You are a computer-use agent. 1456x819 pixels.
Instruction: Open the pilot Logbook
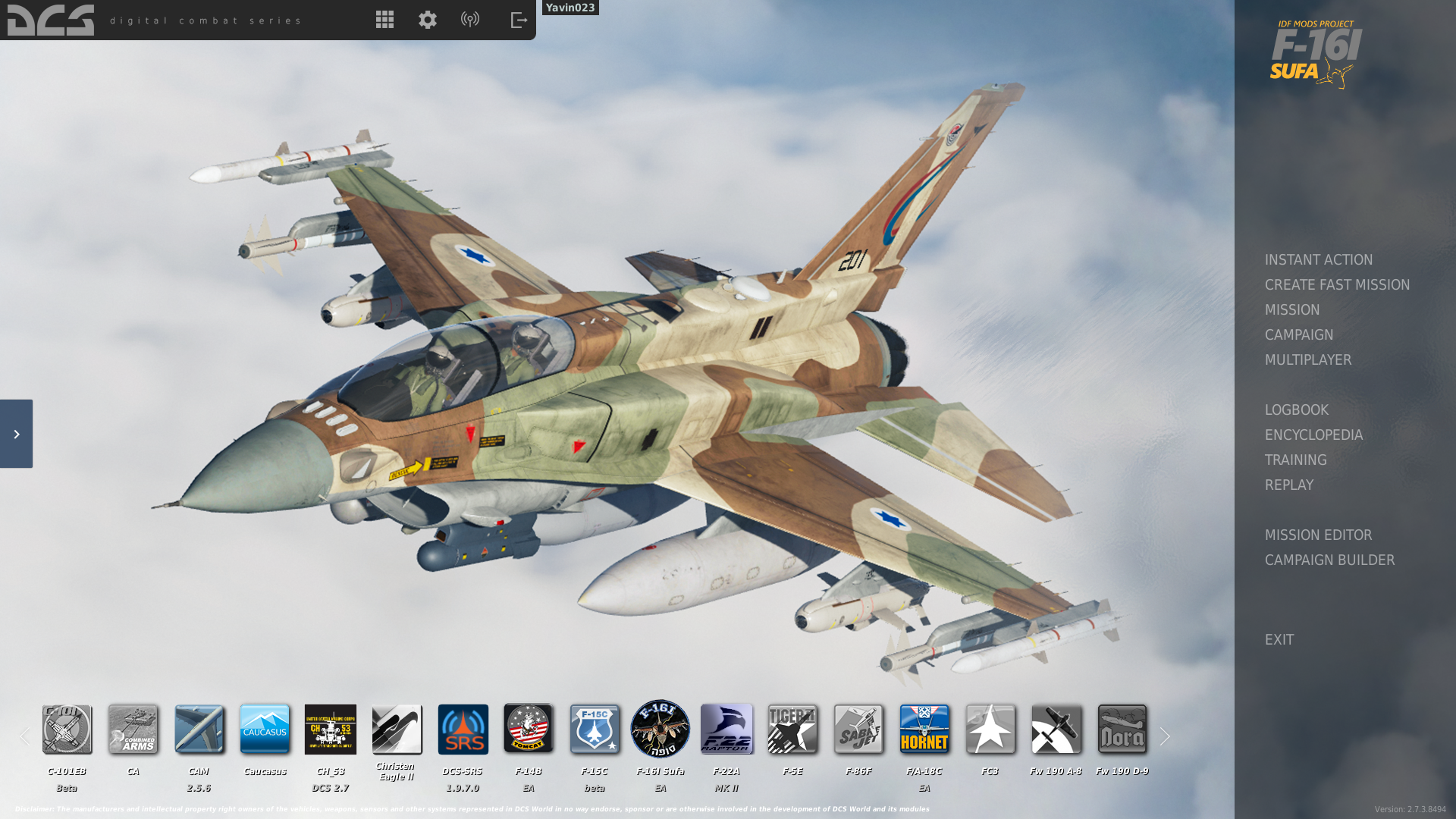click(x=1296, y=409)
